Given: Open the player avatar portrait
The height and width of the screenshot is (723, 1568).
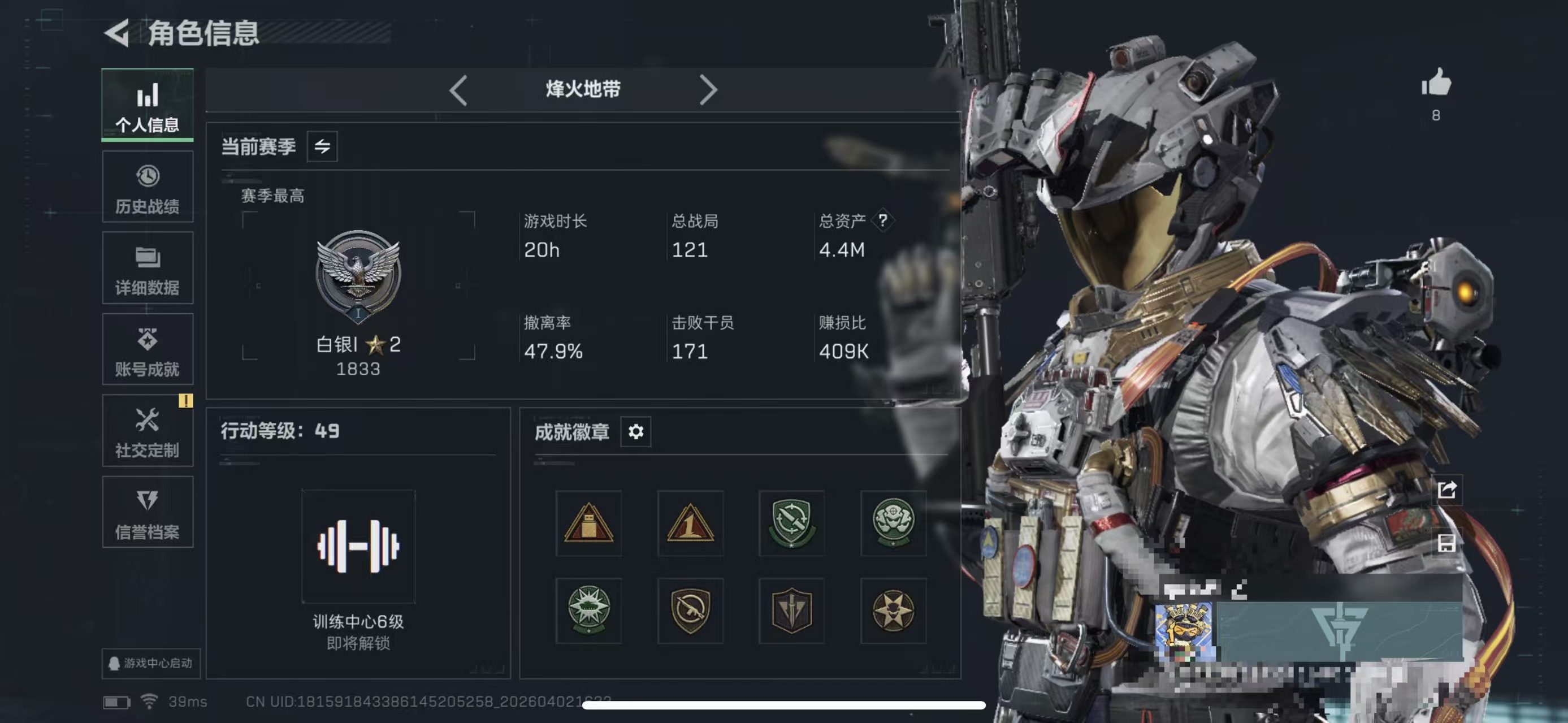Looking at the screenshot, I should tap(1185, 632).
